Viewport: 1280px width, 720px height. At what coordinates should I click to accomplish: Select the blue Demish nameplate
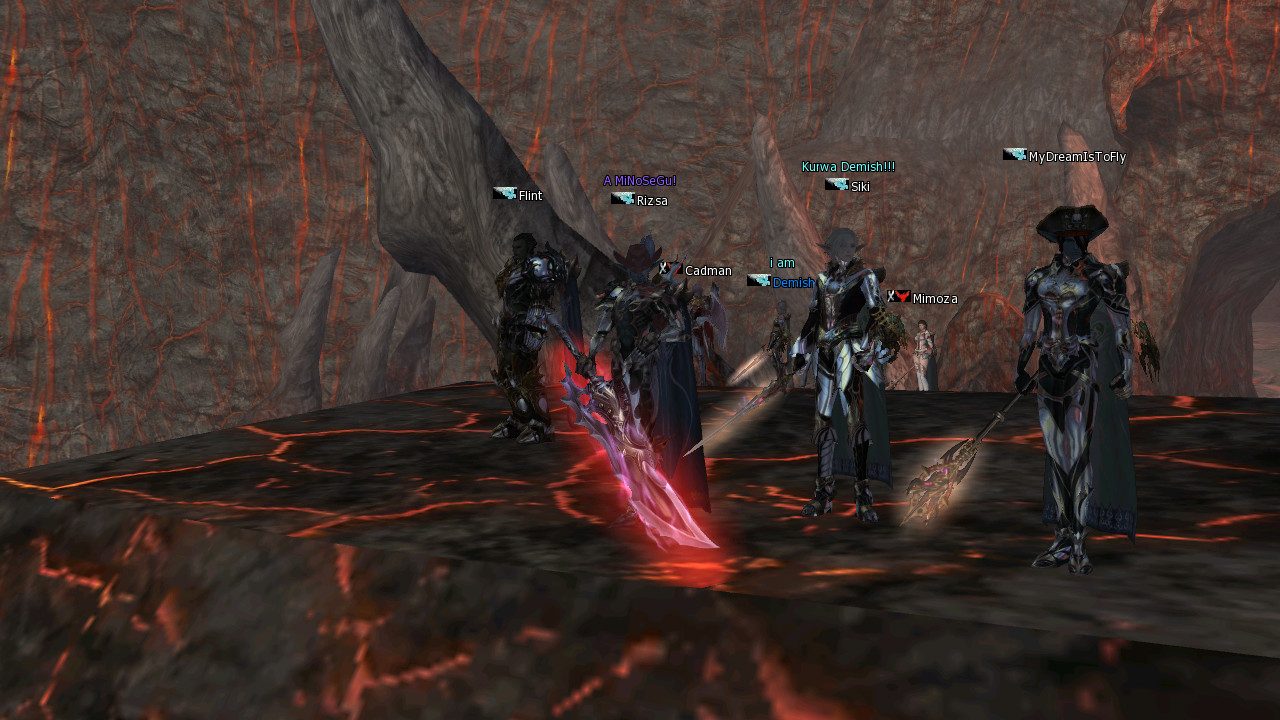[x=793, y=283]
